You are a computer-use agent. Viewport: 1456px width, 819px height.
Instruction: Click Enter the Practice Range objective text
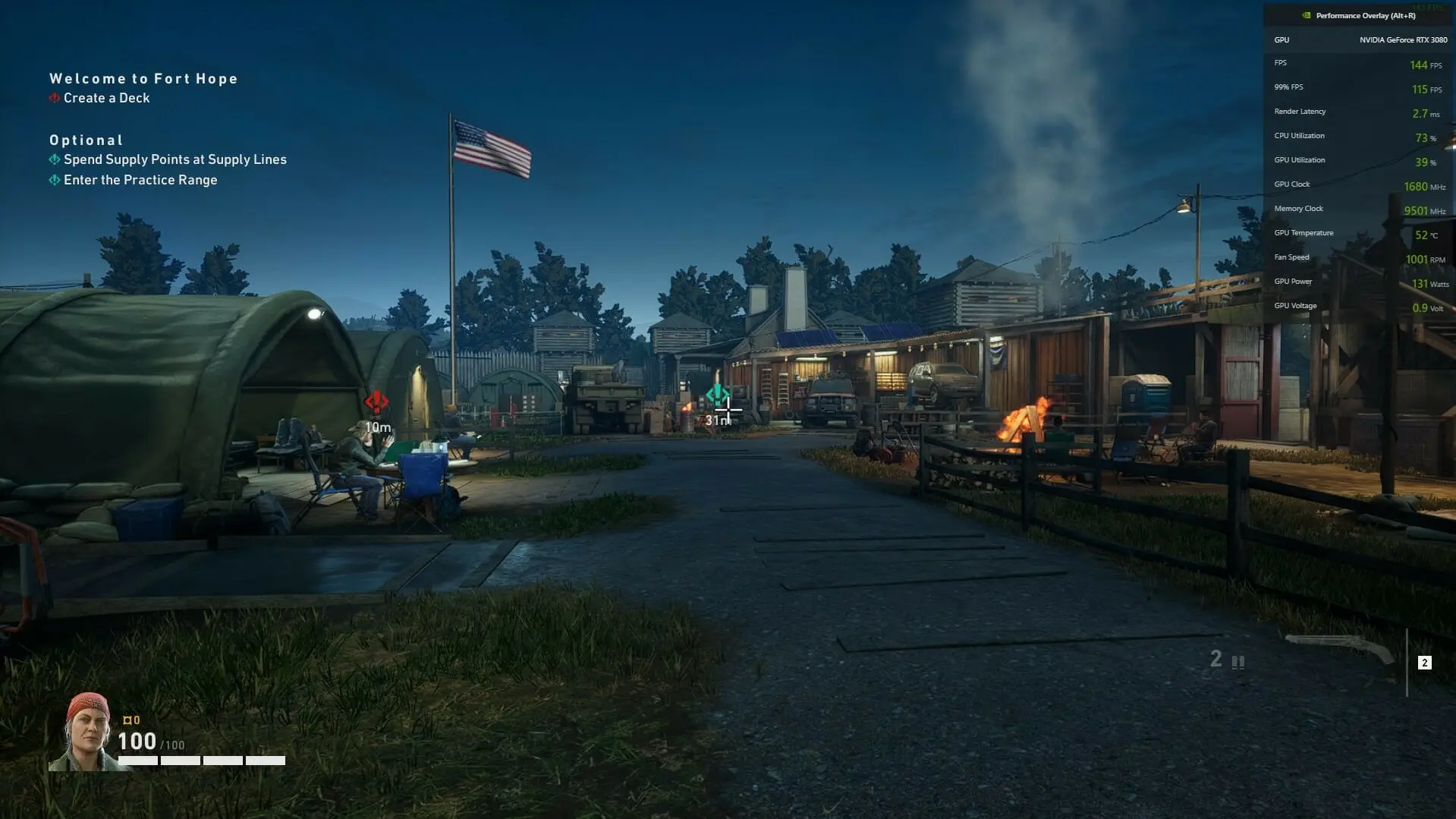pos(140,180)
